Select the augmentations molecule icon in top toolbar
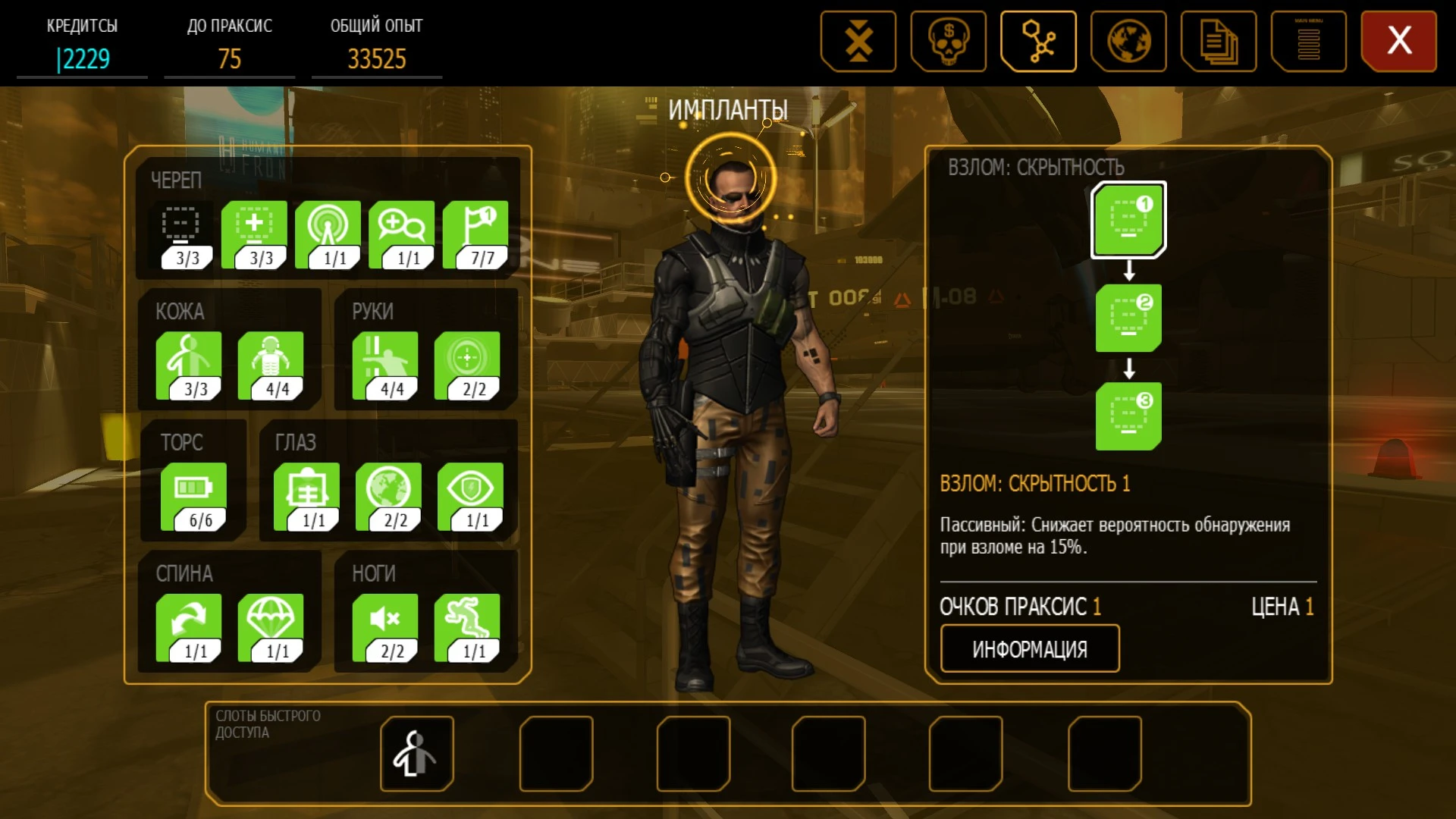This screenshot has width=1456, height=819. point(1038,41)
